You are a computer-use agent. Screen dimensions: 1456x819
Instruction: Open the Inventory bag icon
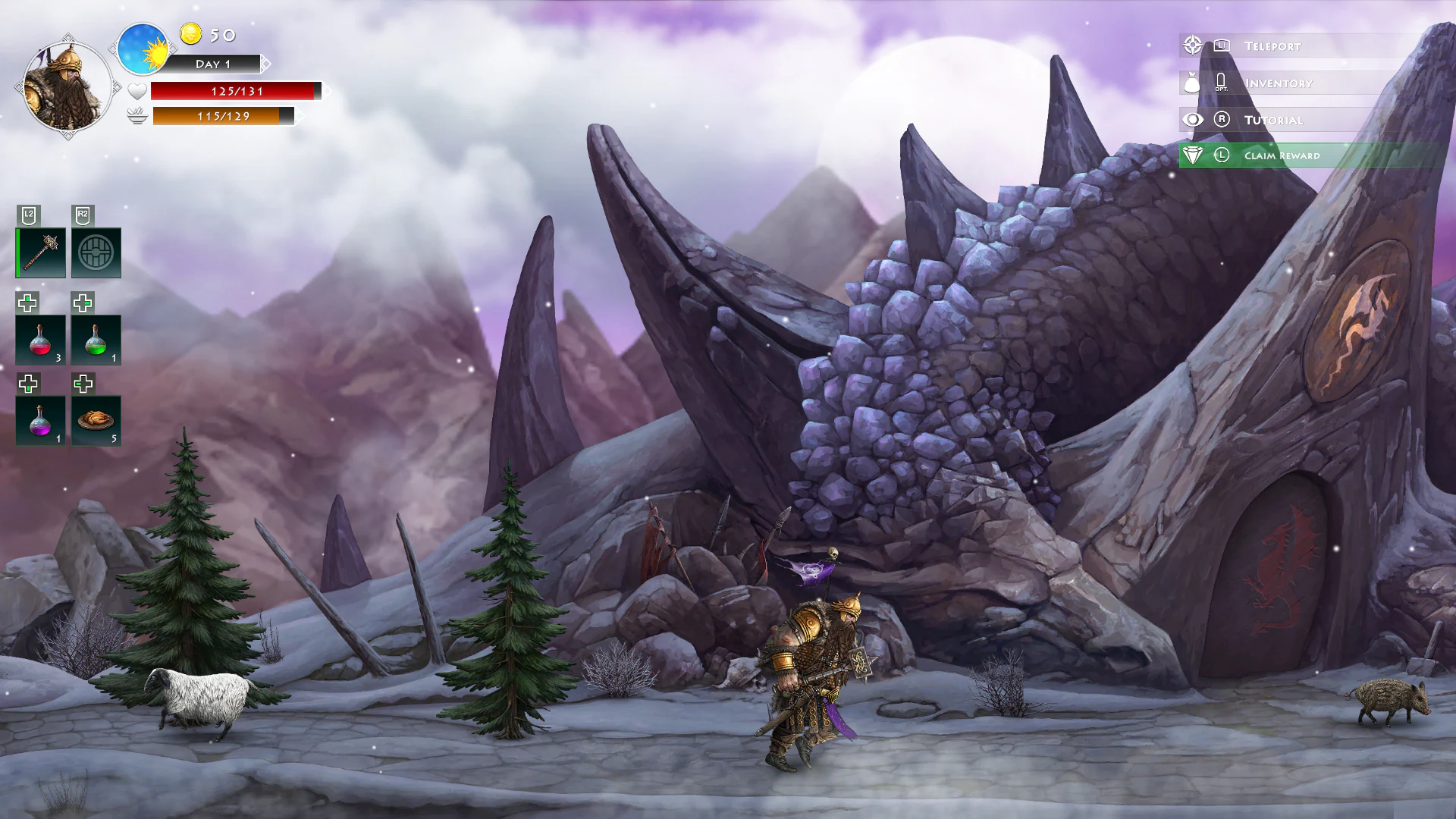(1193, 83)
